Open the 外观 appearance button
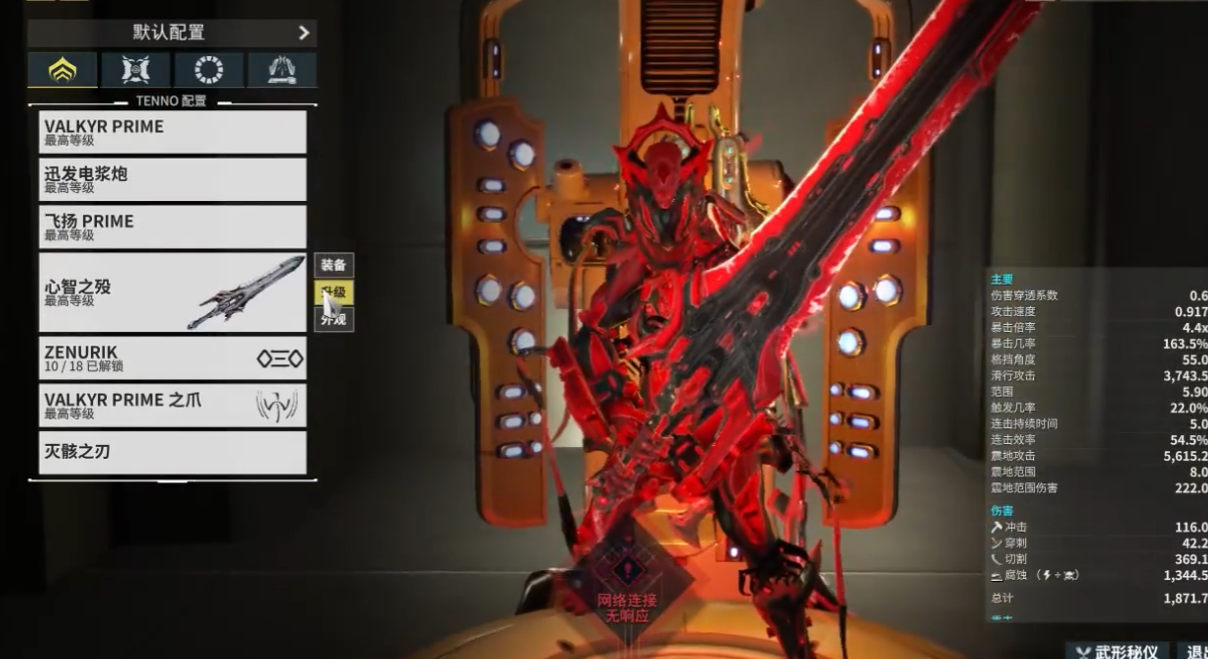The height and width of the screenshot is (659, 1208). (x=334, y=320)
